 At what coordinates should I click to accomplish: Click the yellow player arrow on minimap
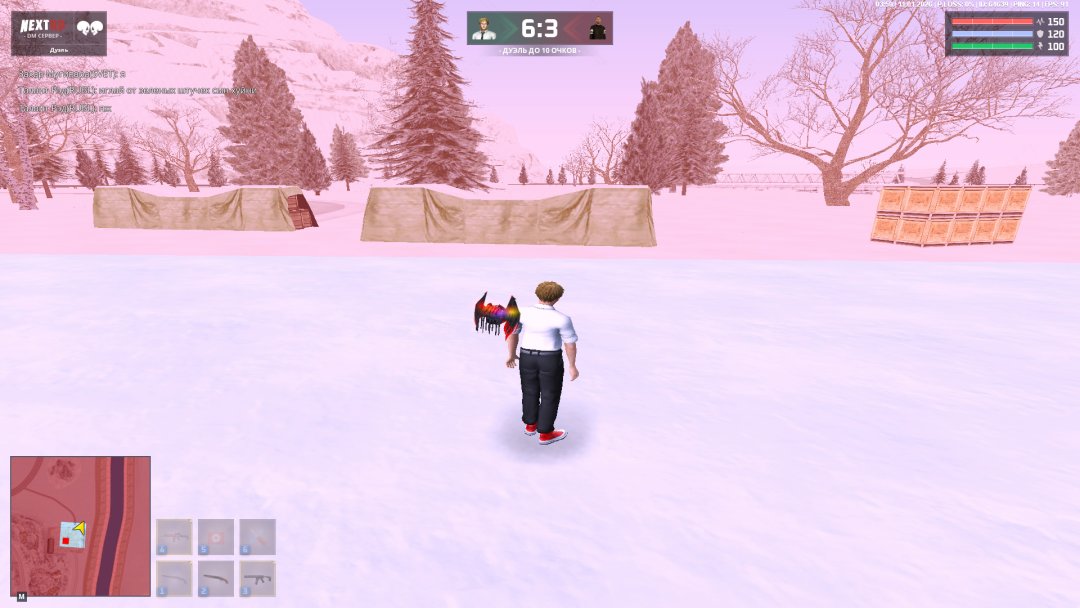(78, 527)
